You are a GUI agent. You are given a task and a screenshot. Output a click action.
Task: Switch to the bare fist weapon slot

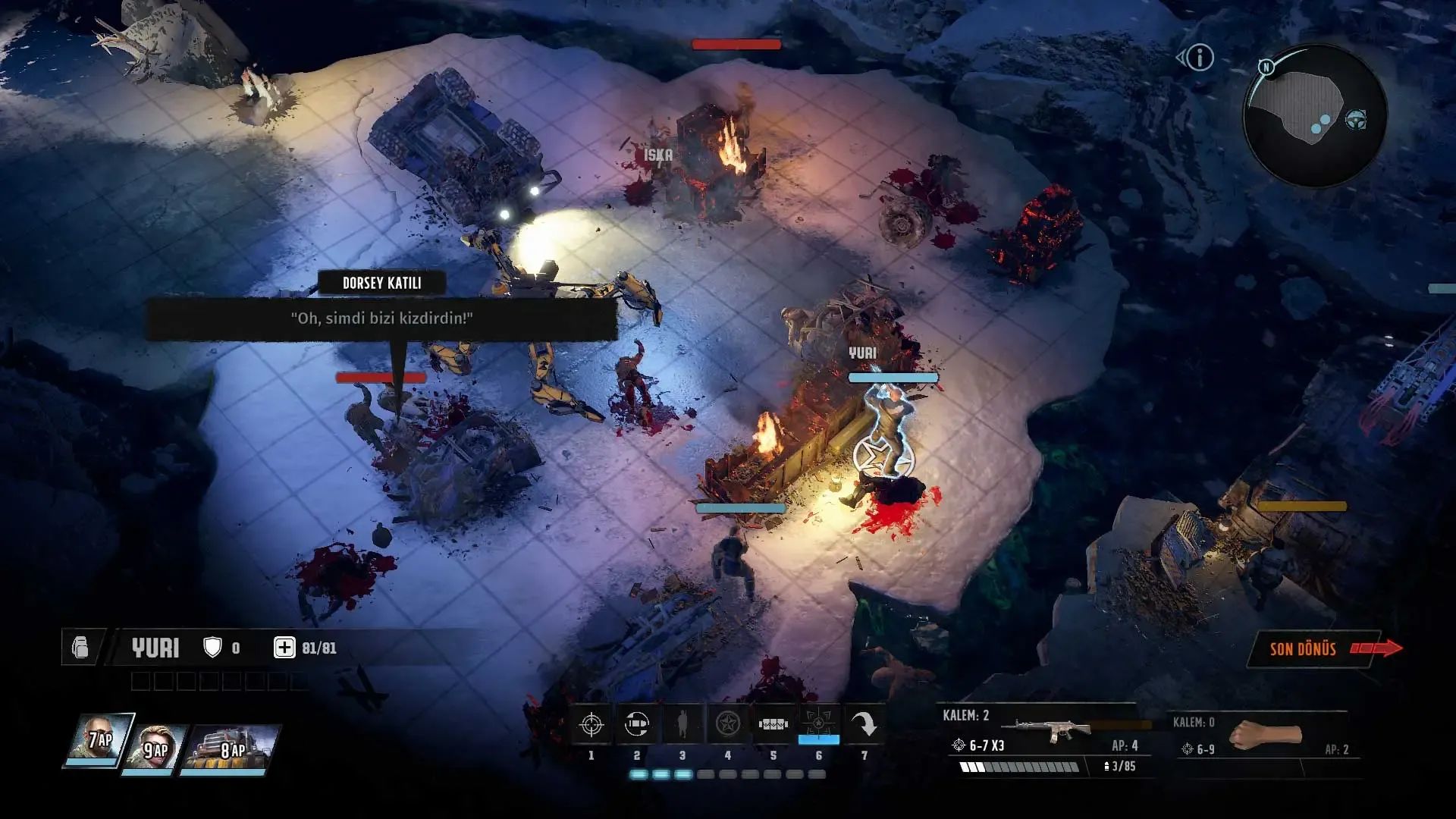click(1264, 735)
